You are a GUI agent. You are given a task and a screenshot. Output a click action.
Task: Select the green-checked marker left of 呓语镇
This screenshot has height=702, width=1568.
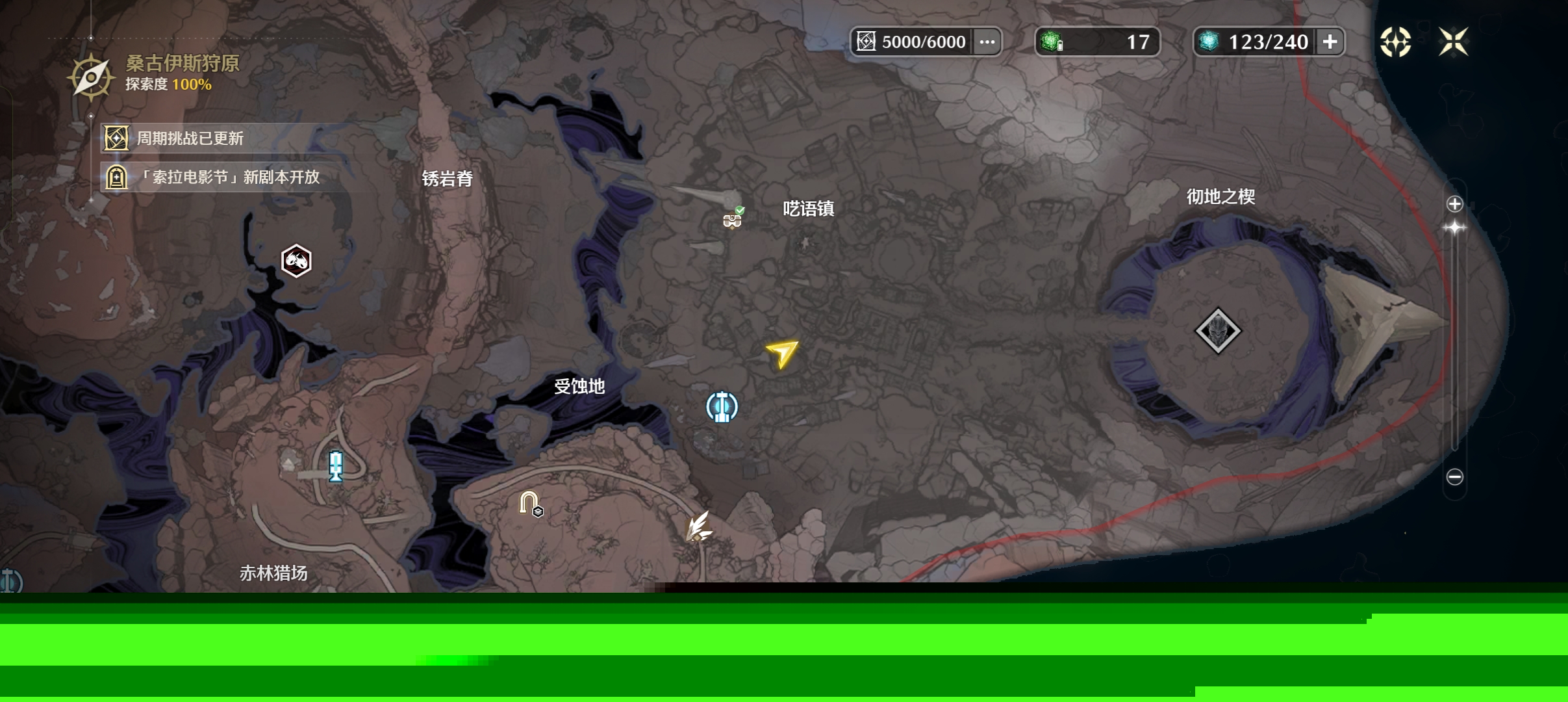(x=733, y=219)
